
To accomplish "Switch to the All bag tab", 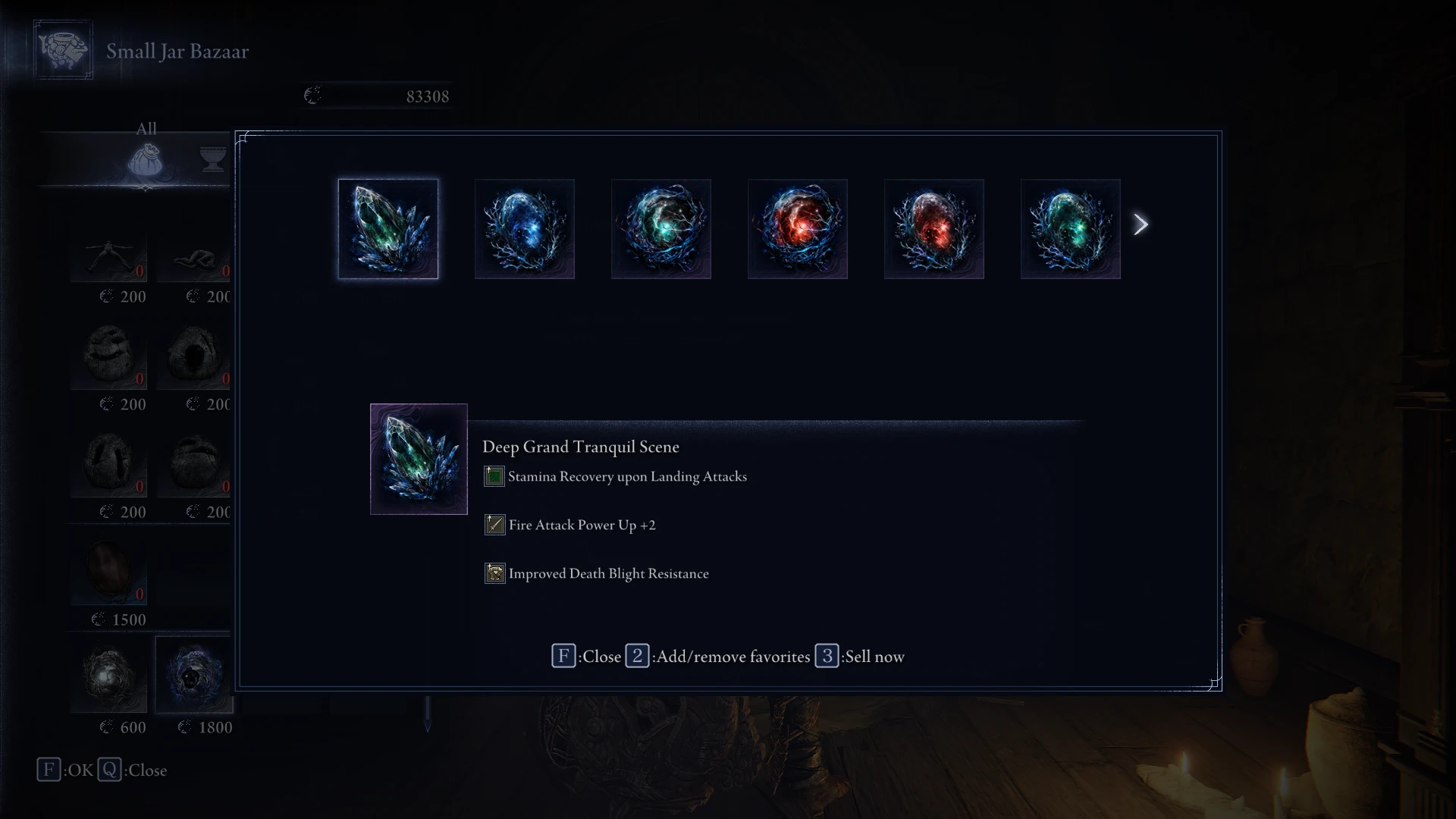I will pos(145,160).
